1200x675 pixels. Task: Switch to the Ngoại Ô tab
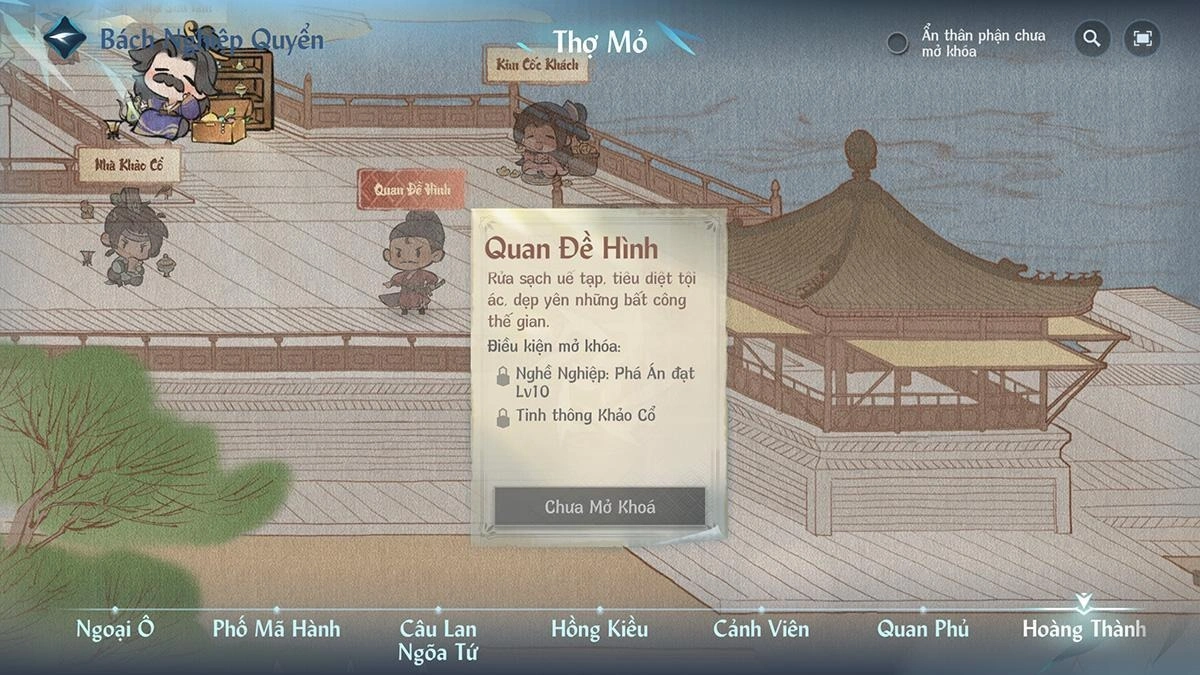point(115,629)
